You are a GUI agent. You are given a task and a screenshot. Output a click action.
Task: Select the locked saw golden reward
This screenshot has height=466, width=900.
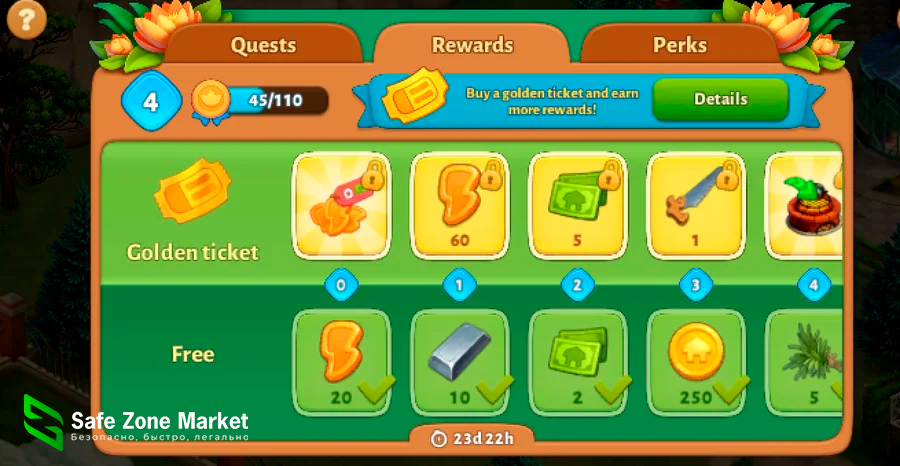(x=695, y=205)
